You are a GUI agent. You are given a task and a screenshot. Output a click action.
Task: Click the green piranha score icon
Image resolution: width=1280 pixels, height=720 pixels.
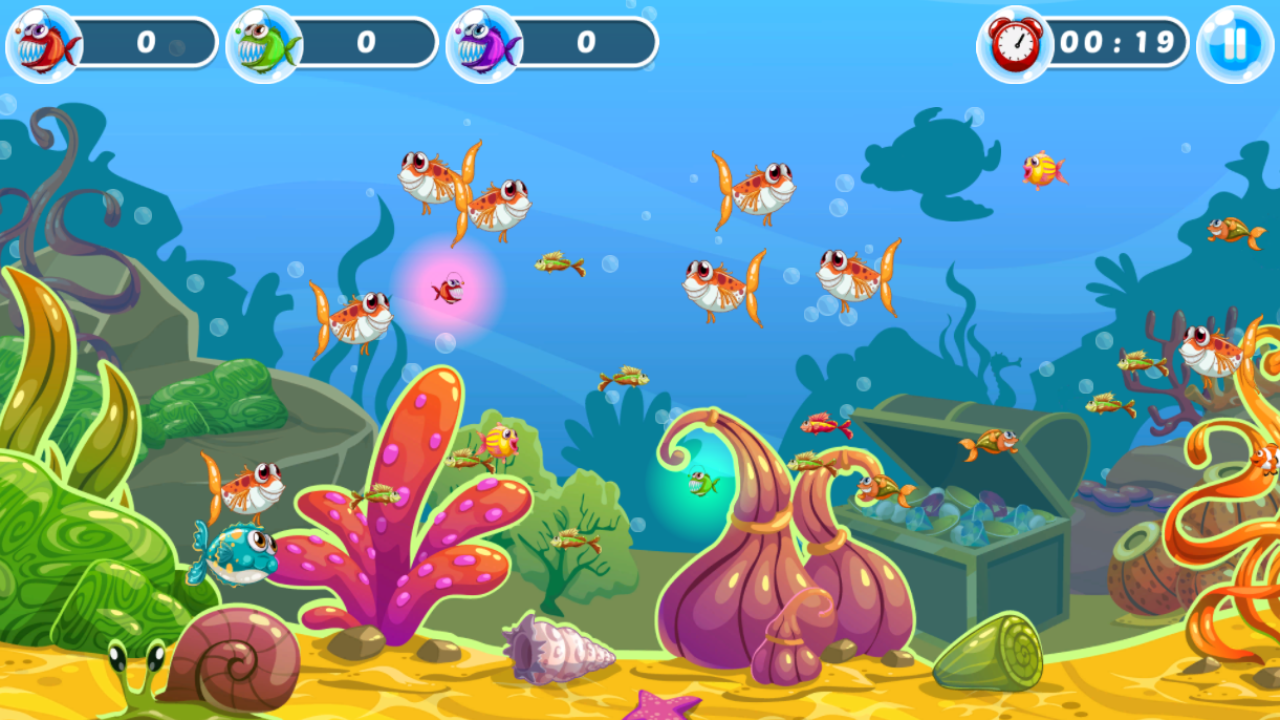coord(263,41)
